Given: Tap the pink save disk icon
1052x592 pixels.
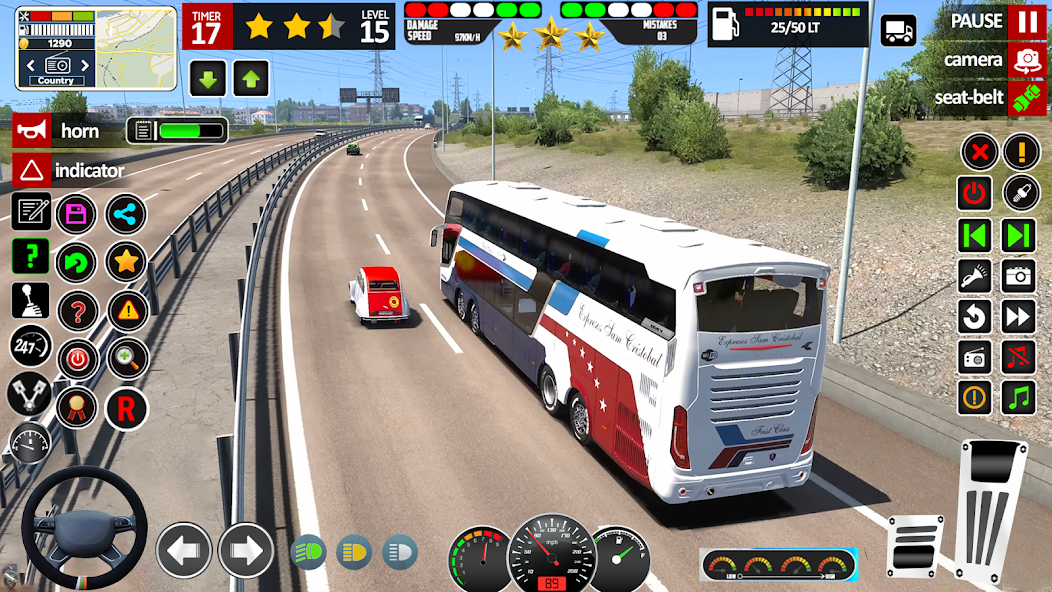Looking at the screenshot, I should pyautogui.click(x=76, y=213).
